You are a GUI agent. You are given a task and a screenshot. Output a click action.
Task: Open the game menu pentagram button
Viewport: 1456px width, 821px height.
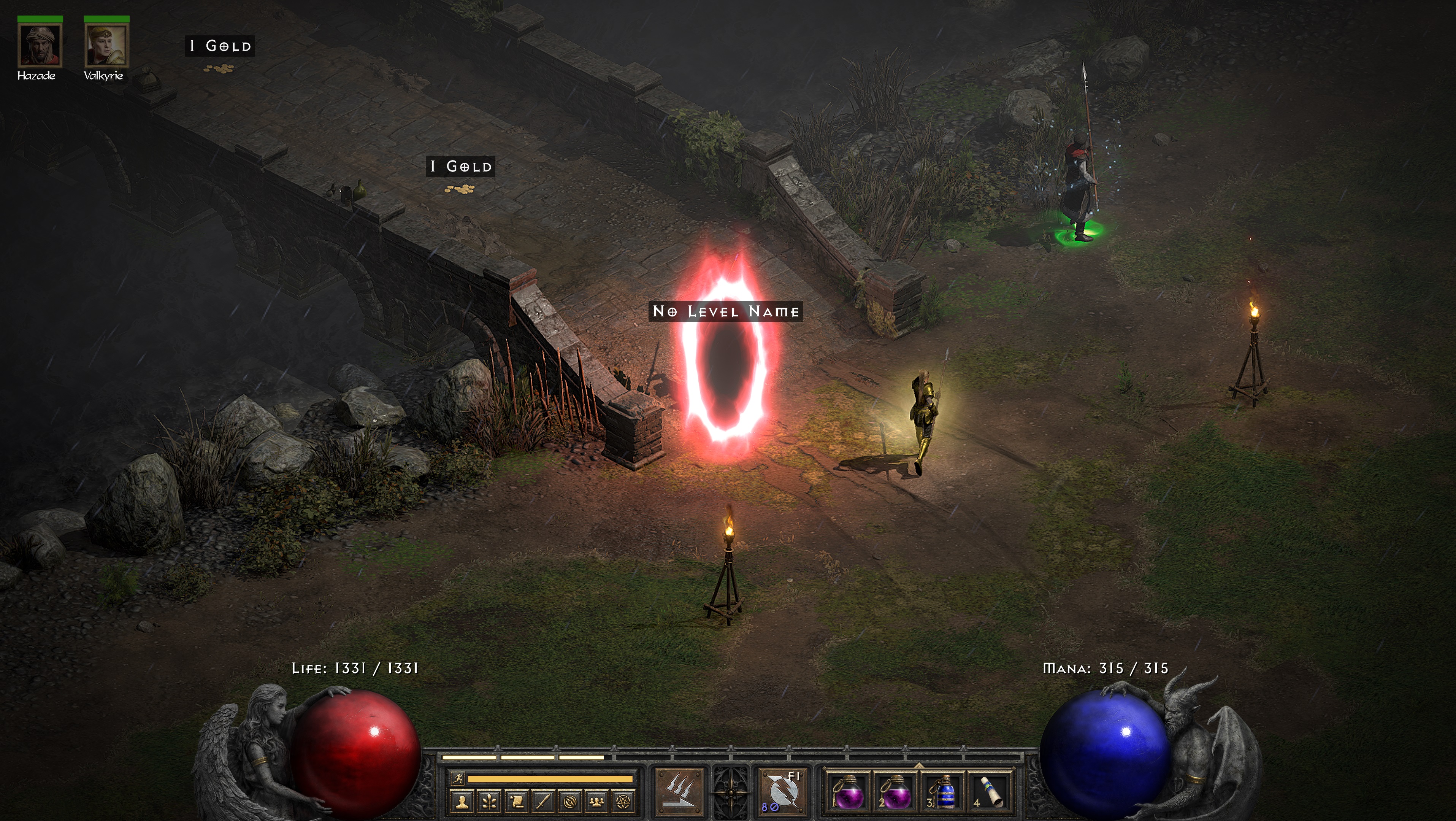click(624, 801)
